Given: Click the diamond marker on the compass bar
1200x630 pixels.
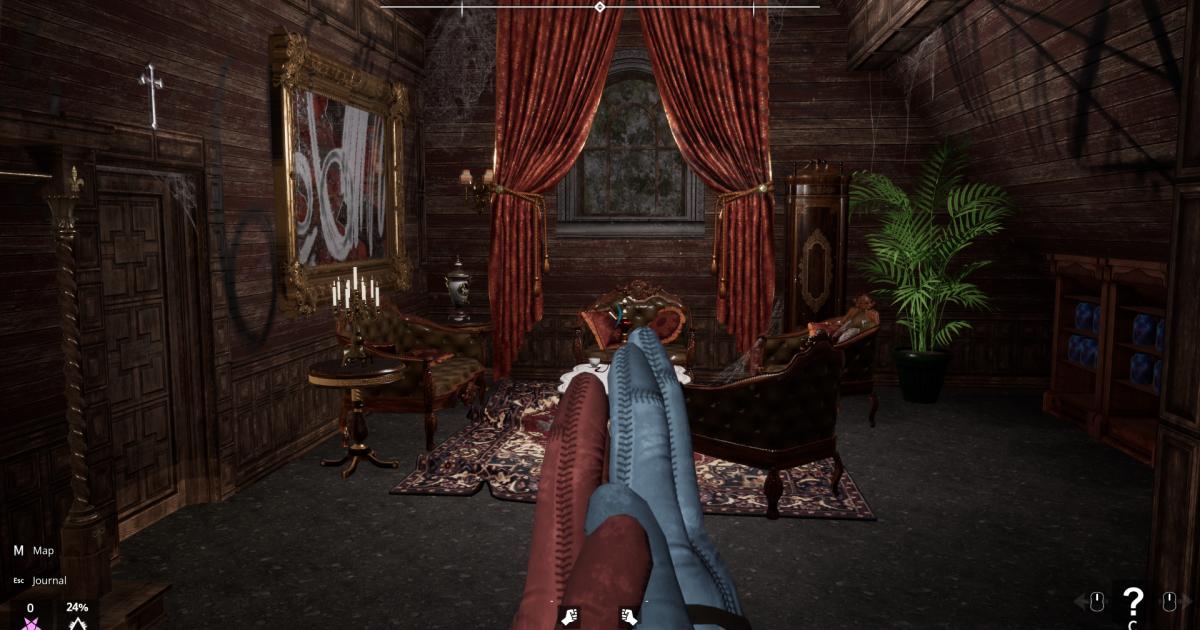Looking at the screenshot, I should coord(599,7).
